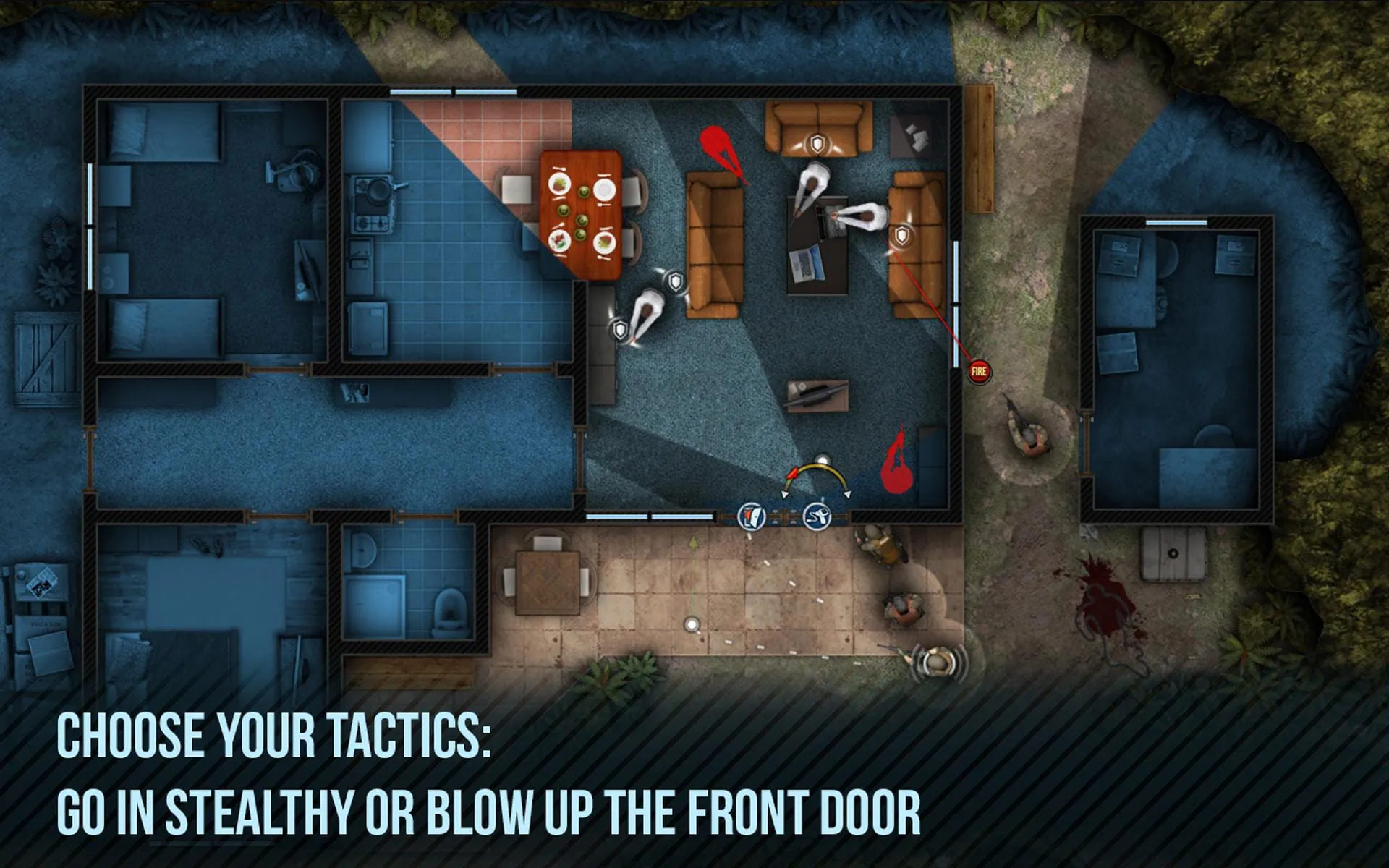Click the shield marker on the kneeling hostage
Screen dimensions: 1389x868
[620, 331]
